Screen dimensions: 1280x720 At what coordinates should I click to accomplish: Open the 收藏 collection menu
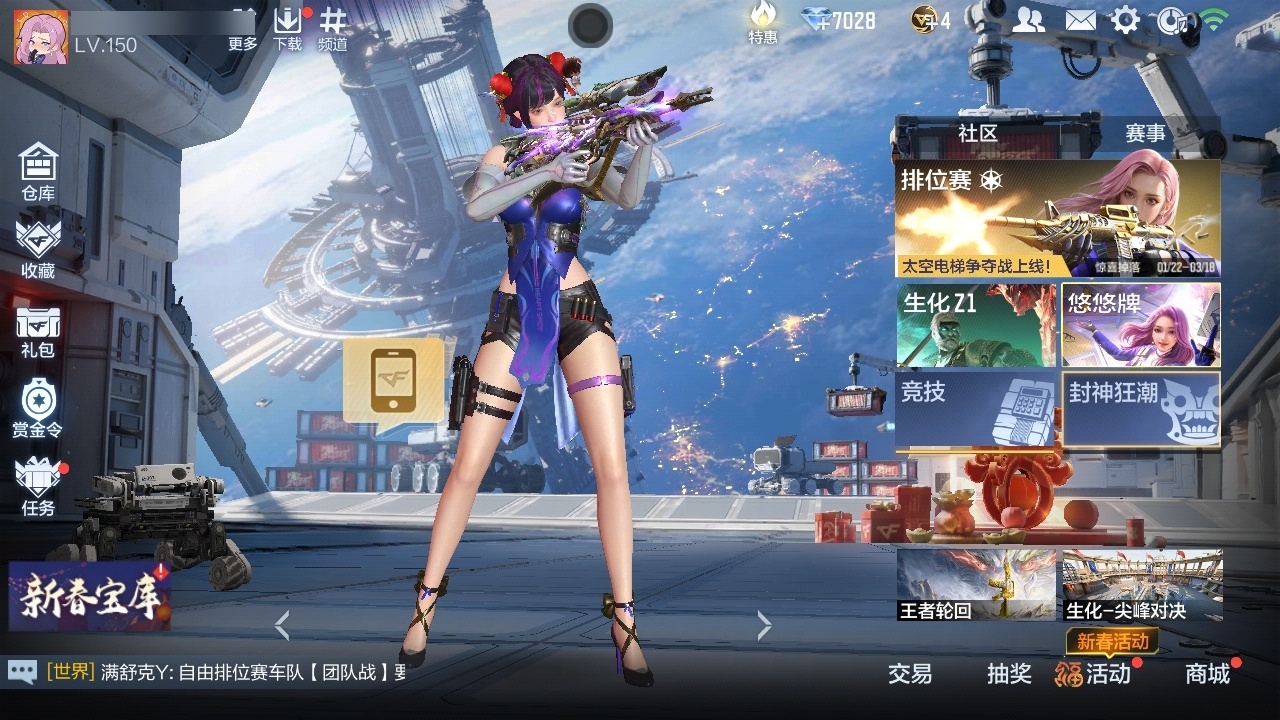coord(38,248)
